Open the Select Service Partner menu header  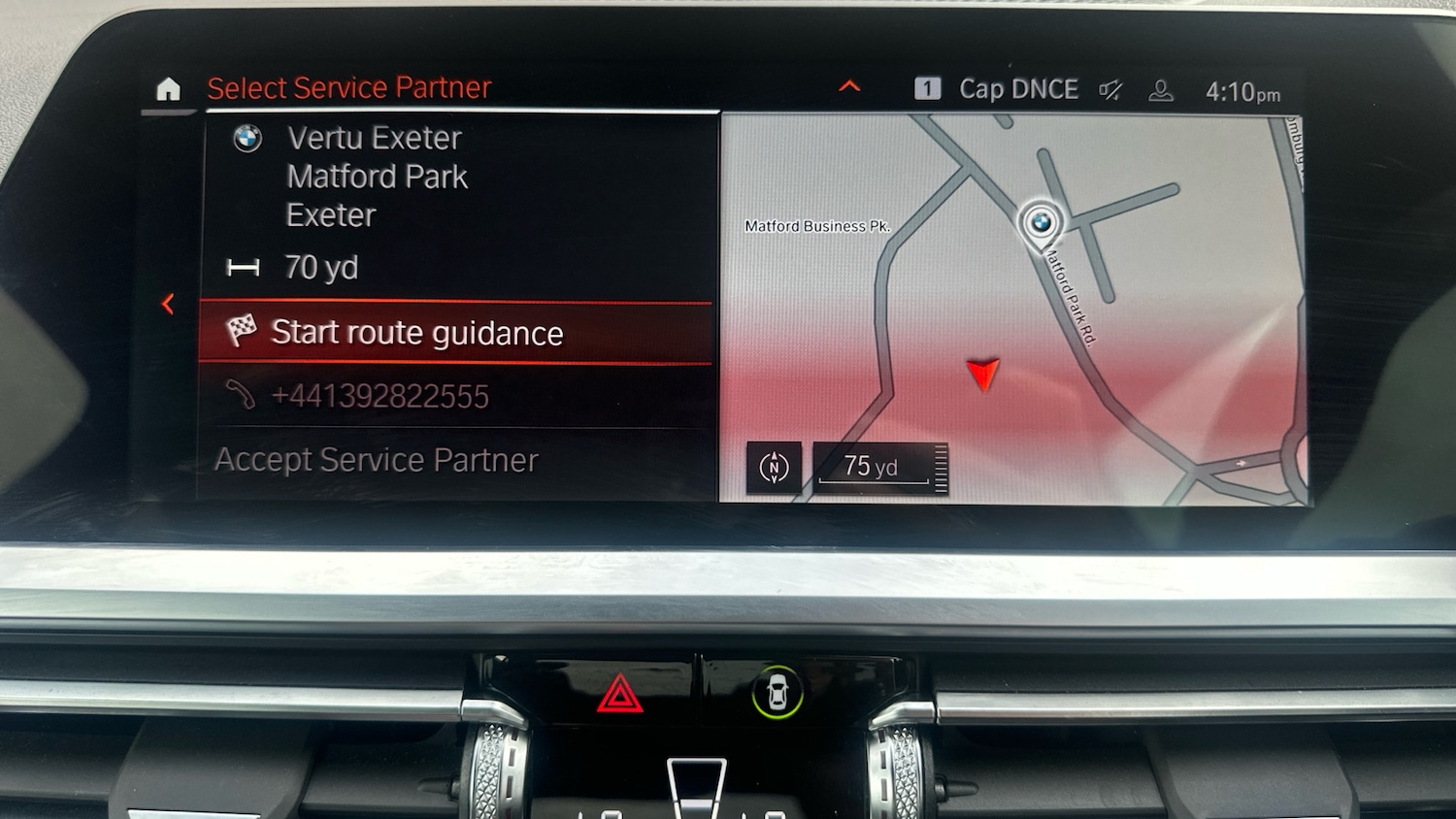click(x=347, y=86)
